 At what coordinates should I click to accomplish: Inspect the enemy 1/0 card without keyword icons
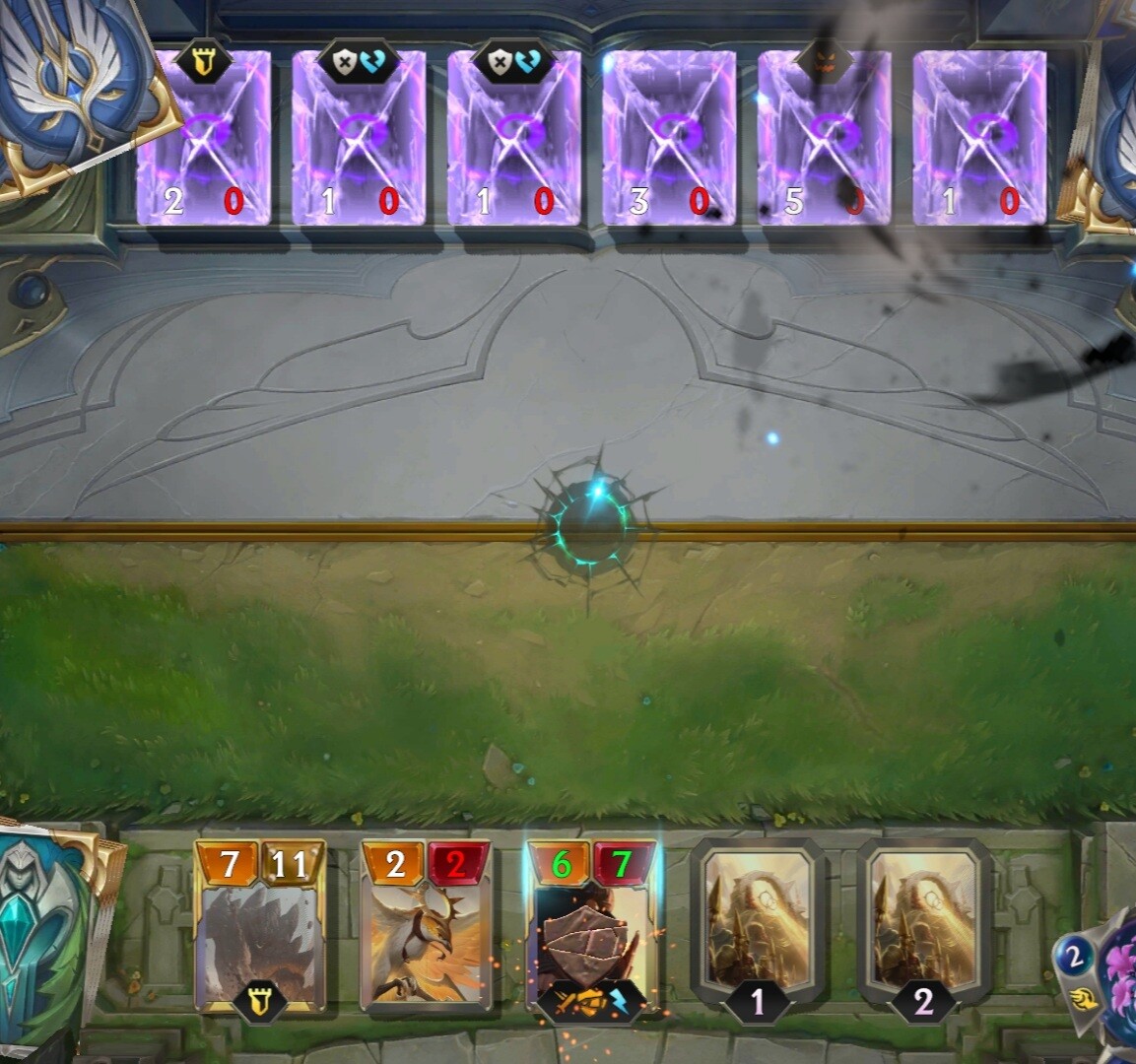pos(979,138)
